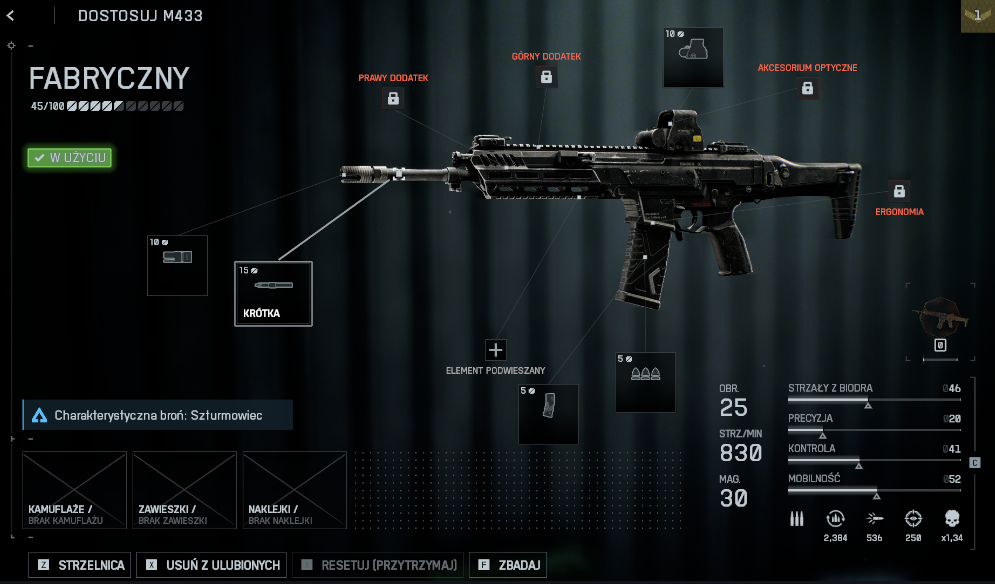The height and width of the screenshot is (584, 995).
Task: Open the muzzle attachment slot
Action: pos(177,265)
